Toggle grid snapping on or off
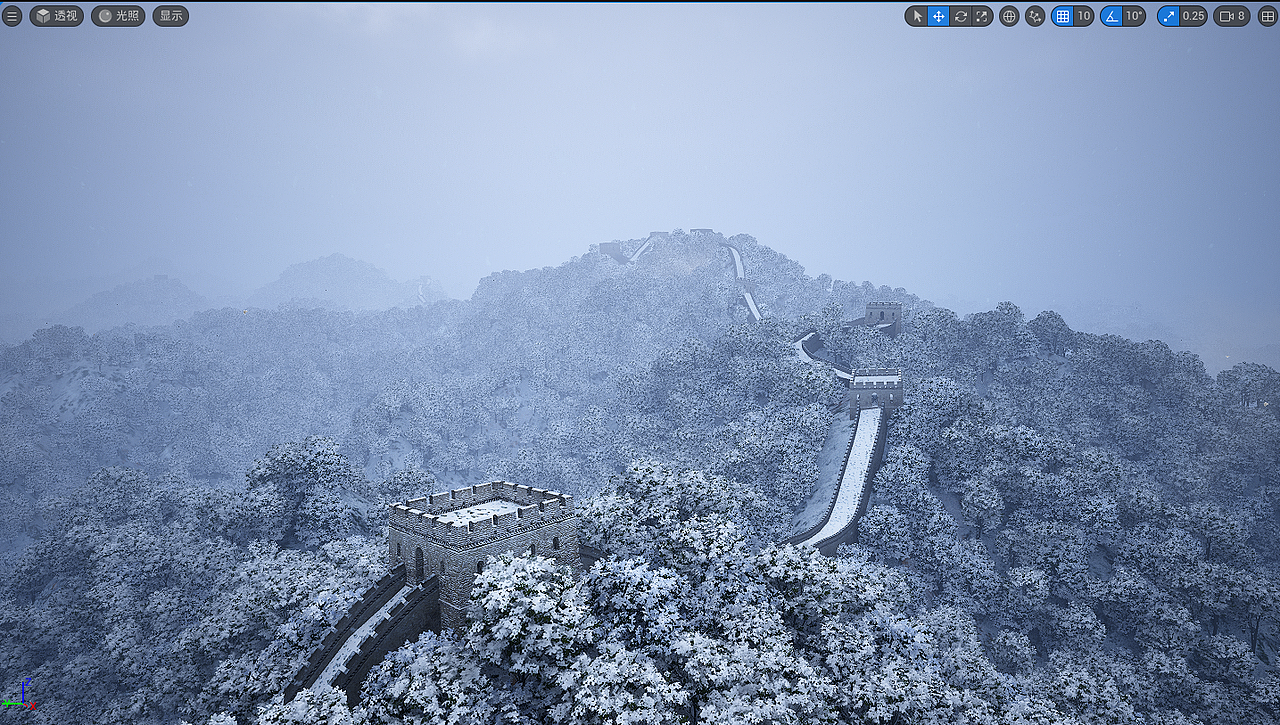 click(x=1063, y=16)
